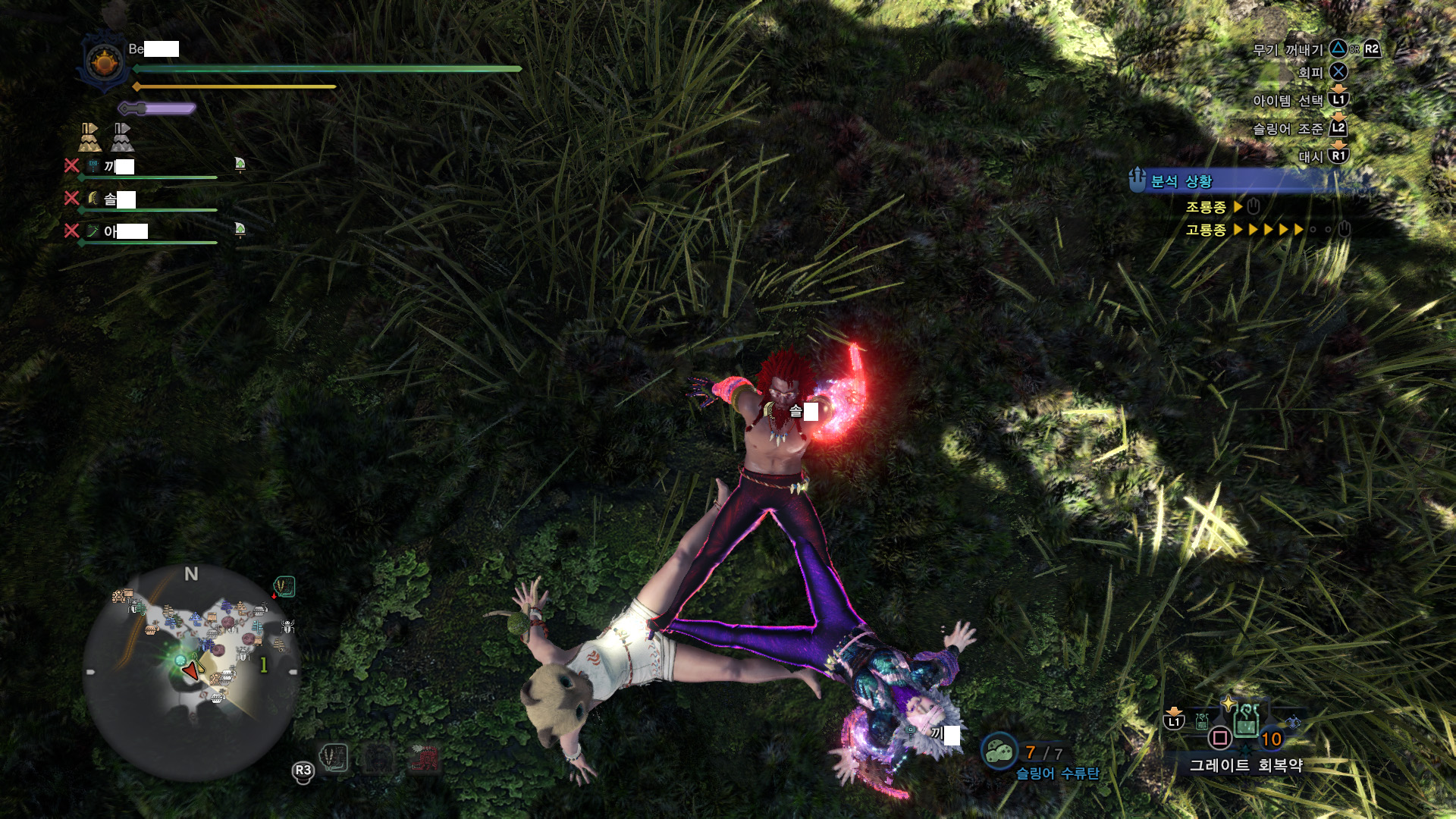Select the tracked horned monster marker beside minimap
Screen dimensions: 1456x819
point(284,586)
